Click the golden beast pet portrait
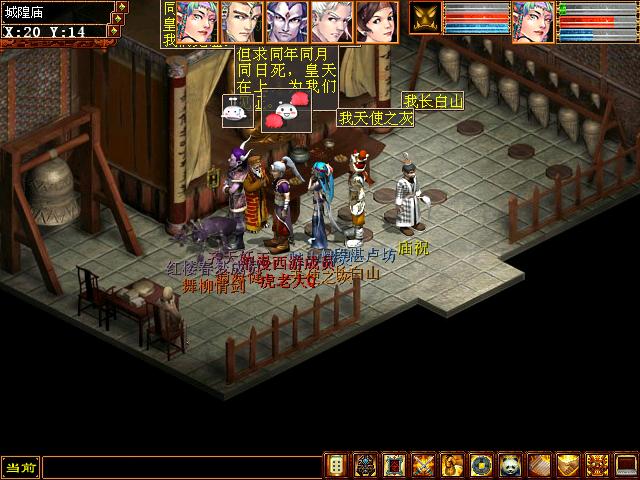 (425, 18)
